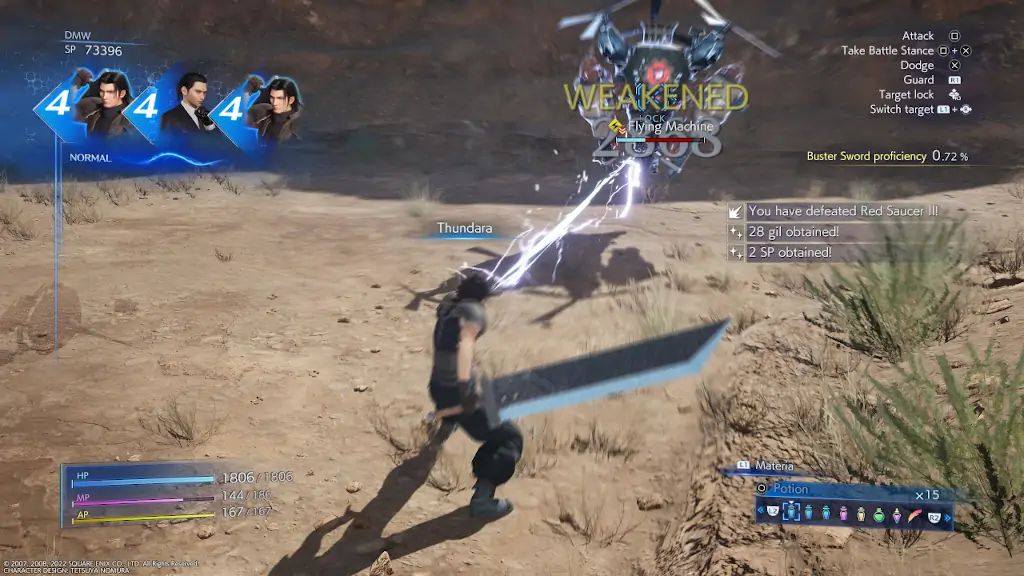Select the Phoenix Down feather item
1024x576 pixels.
tap(914, 514)
